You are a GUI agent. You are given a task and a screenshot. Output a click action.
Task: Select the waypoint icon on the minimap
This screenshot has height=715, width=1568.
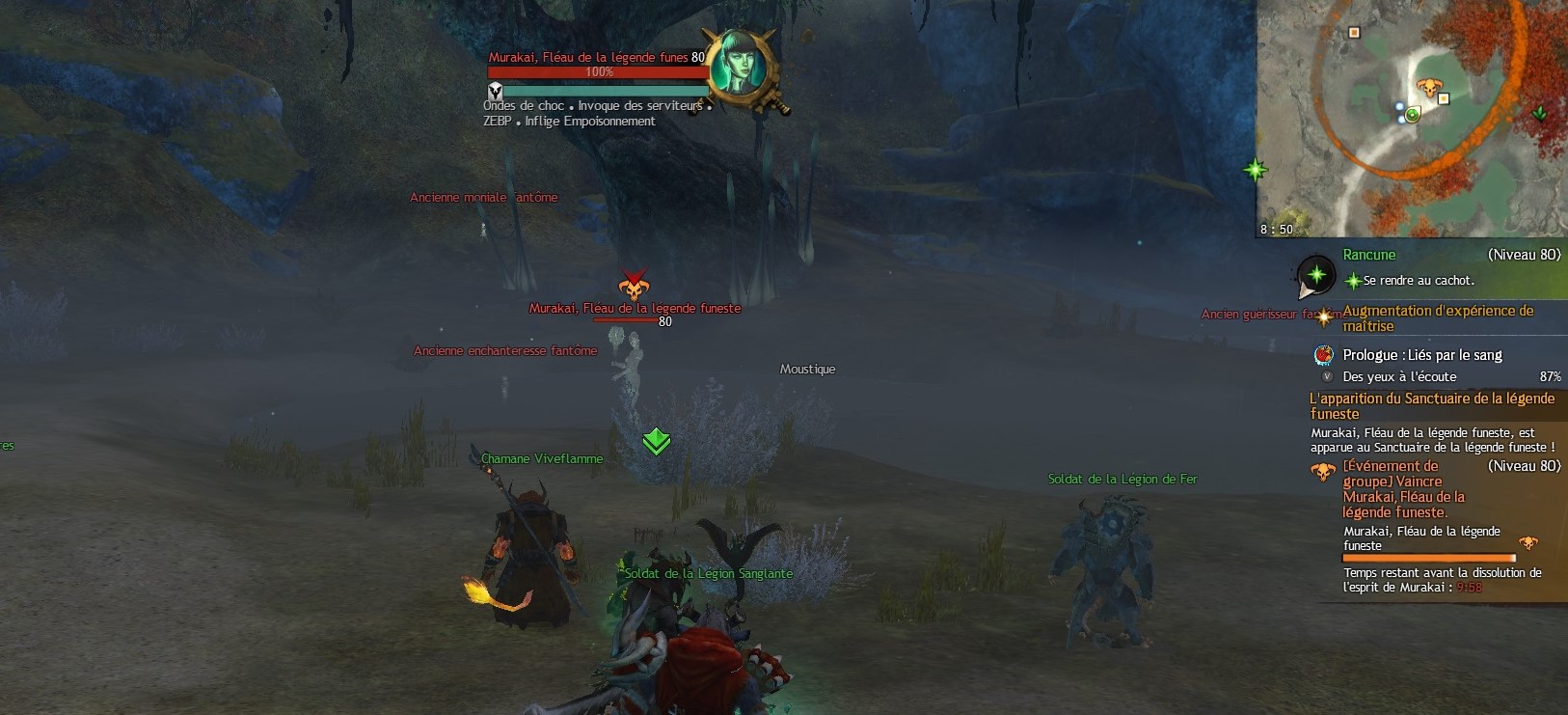1412,115
